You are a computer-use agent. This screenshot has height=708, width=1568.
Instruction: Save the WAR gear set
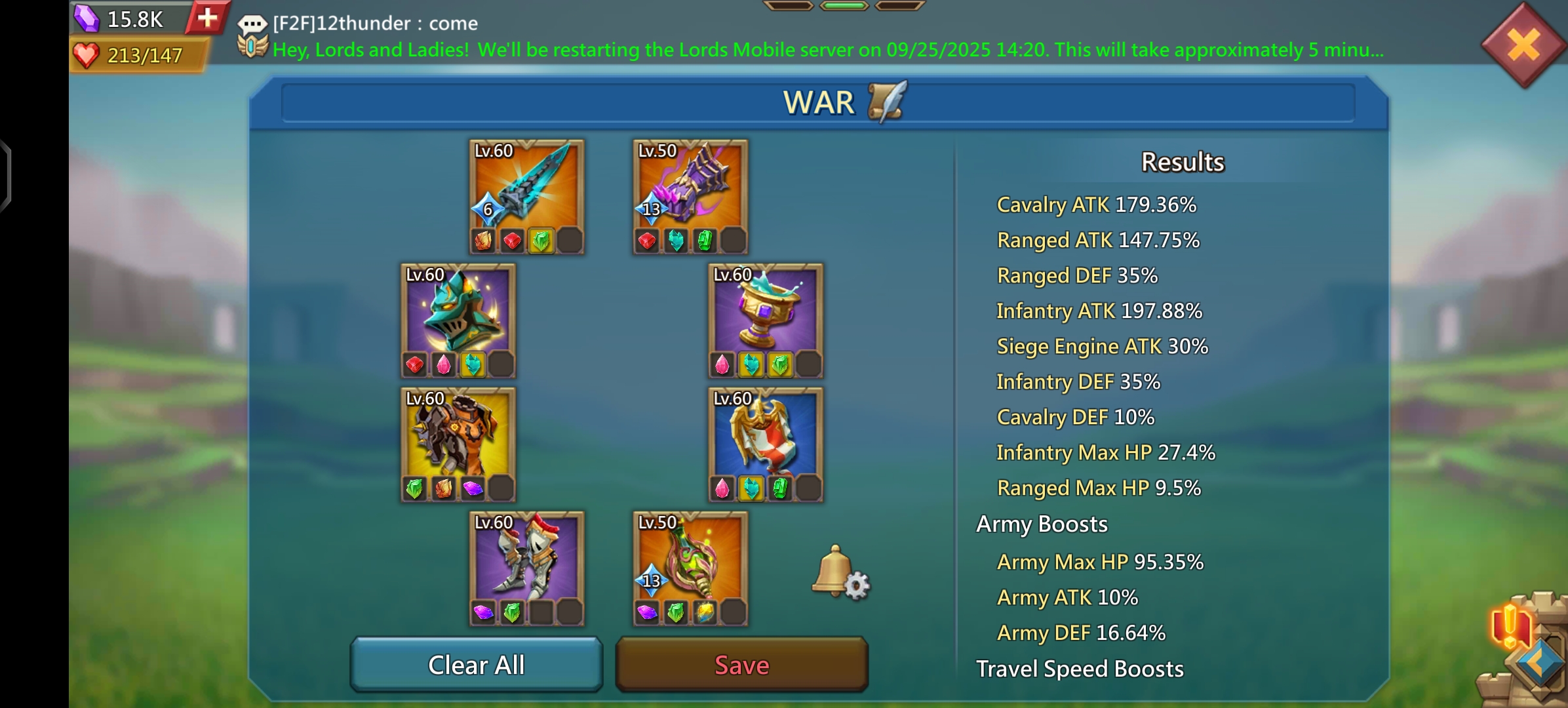(741, 665)
